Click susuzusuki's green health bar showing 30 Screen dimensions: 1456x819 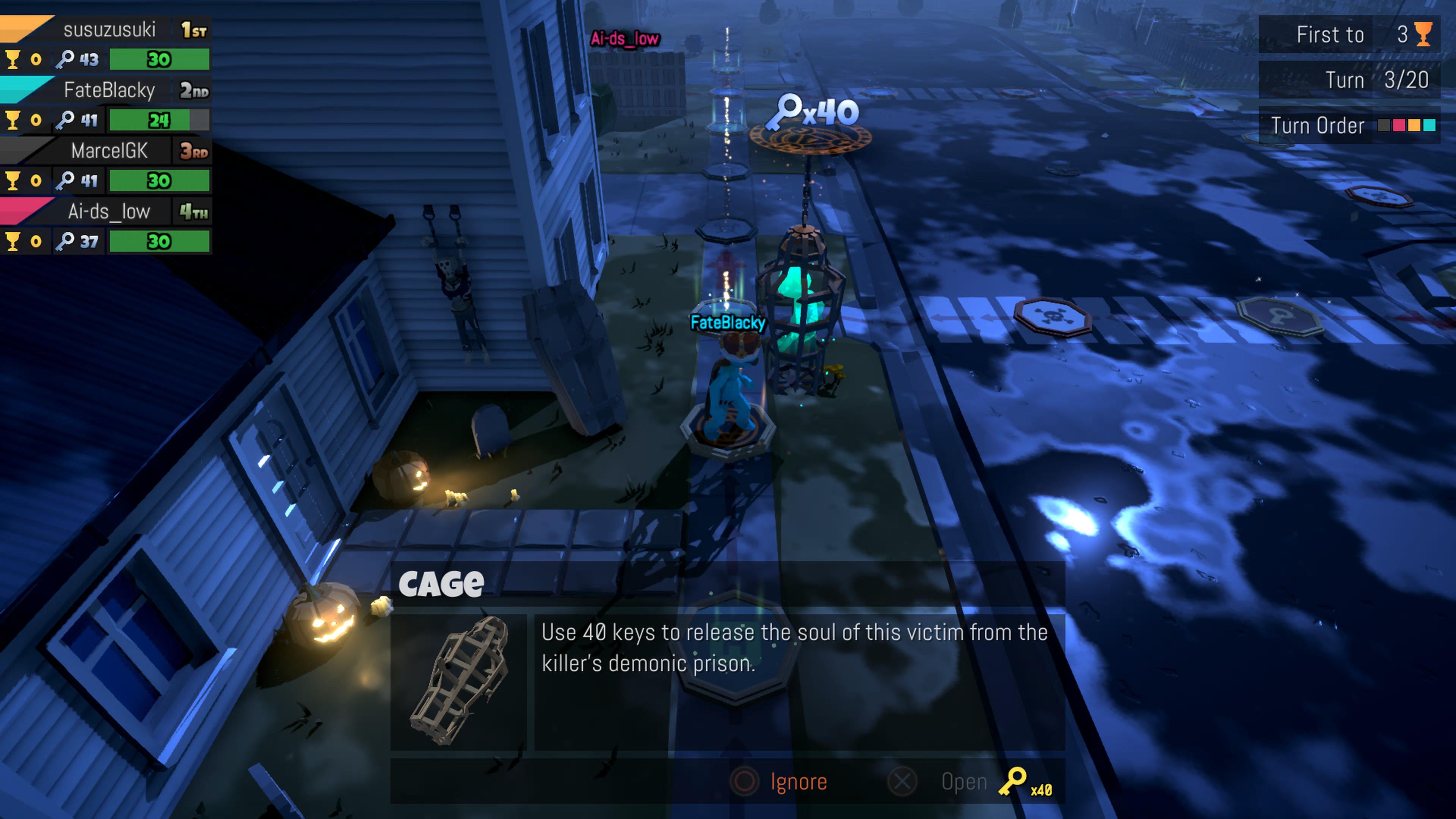click(x=159, y=59)
